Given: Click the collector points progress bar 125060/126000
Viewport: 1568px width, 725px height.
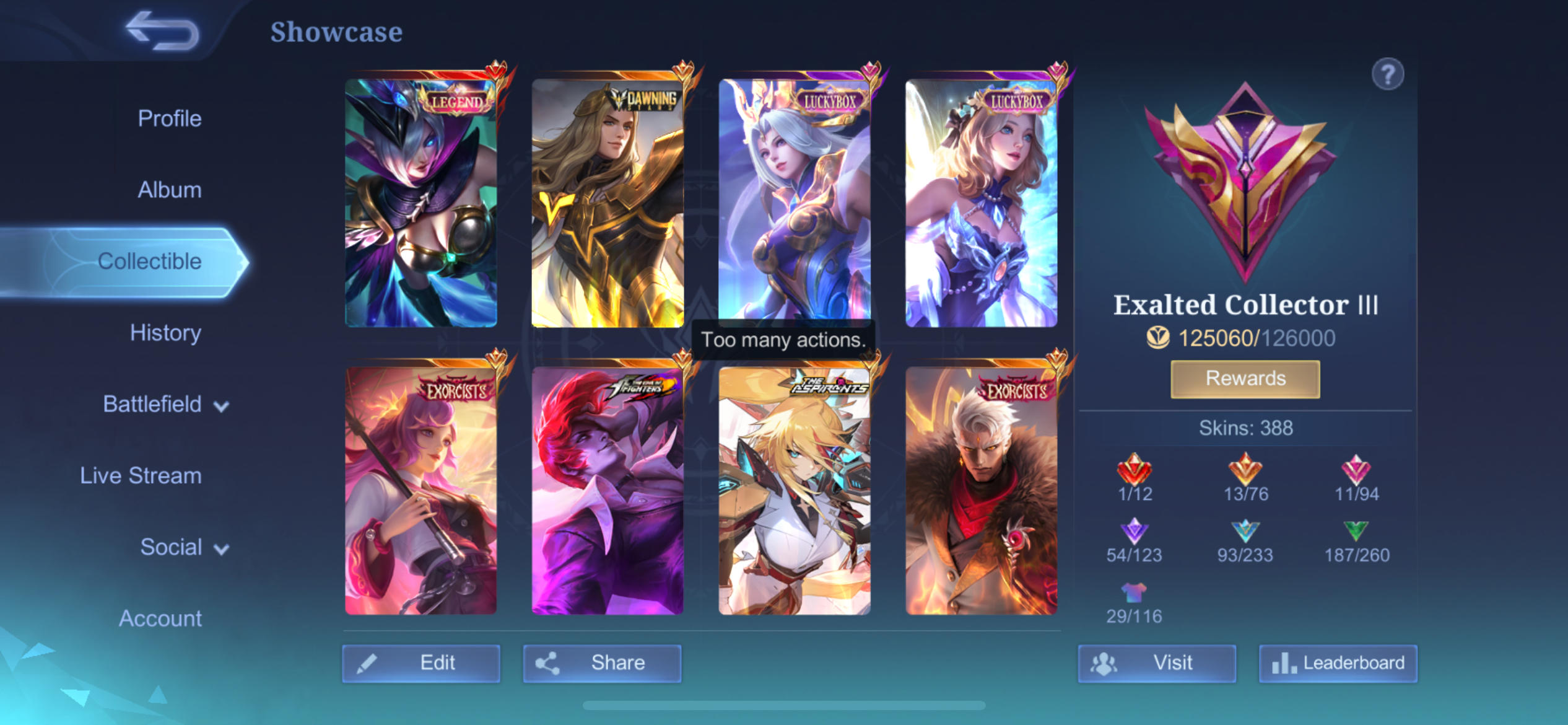Looking at the screenshot, I should click(1244, 338).
